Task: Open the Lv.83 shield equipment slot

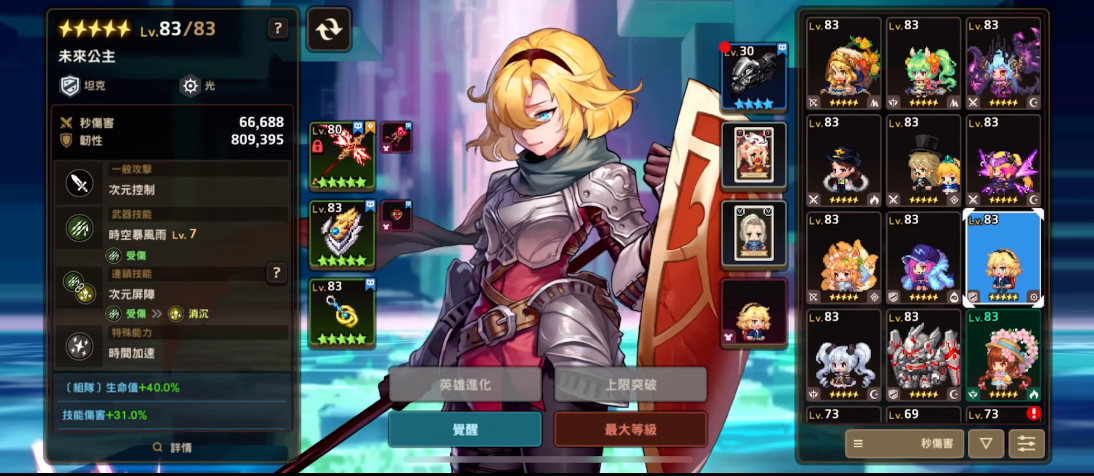Action: pos(342,235)
